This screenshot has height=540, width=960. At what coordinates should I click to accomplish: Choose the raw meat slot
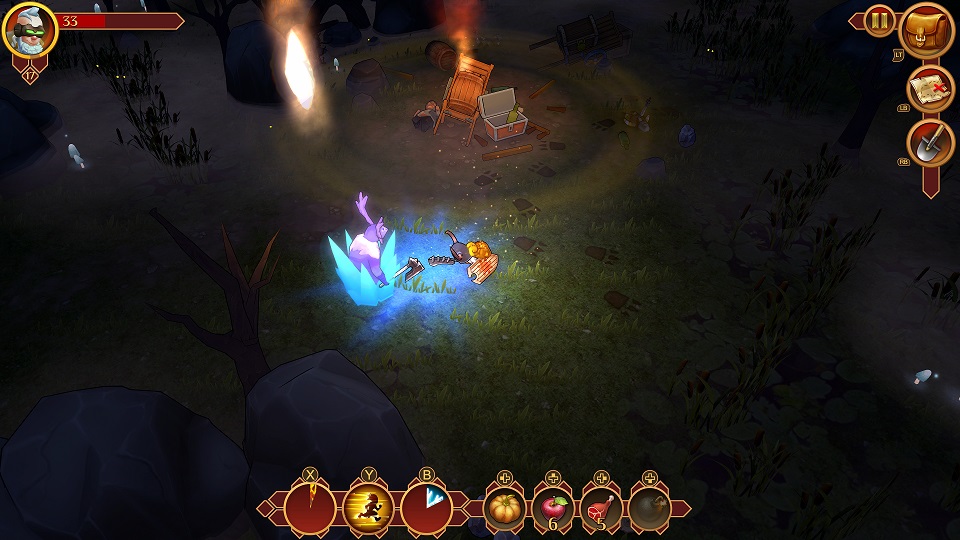click(601, 509)
